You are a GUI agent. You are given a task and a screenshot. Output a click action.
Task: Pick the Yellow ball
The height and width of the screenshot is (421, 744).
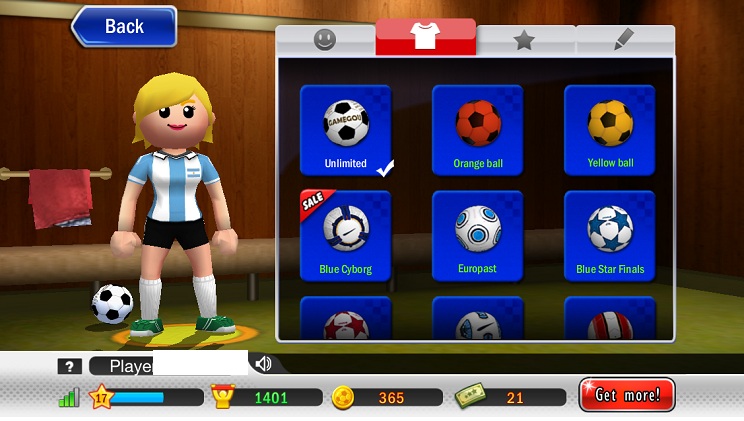pyautogui.click(x=610, y=130)
